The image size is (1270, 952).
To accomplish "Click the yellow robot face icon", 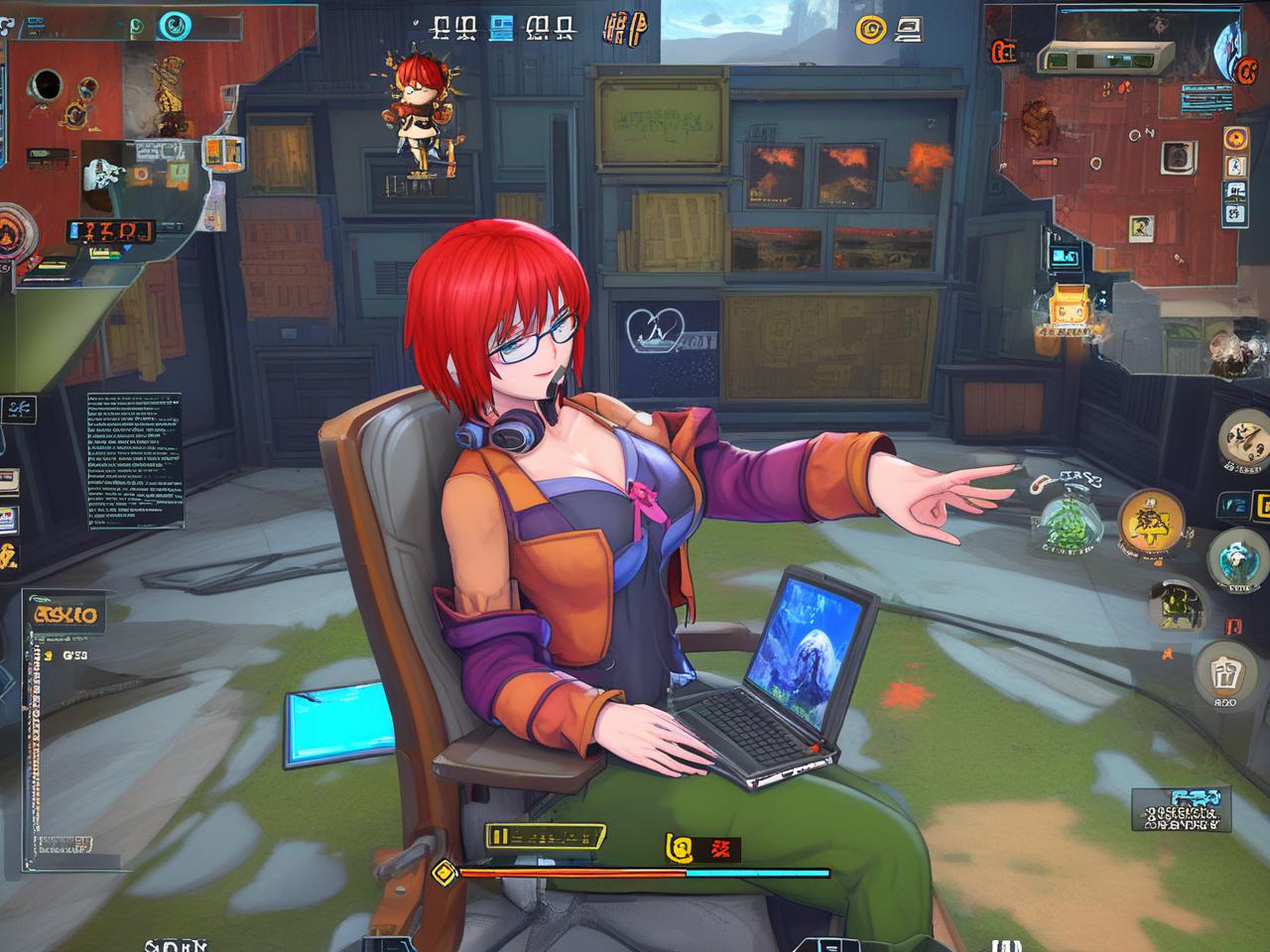I will click(x=1066, y=305).
